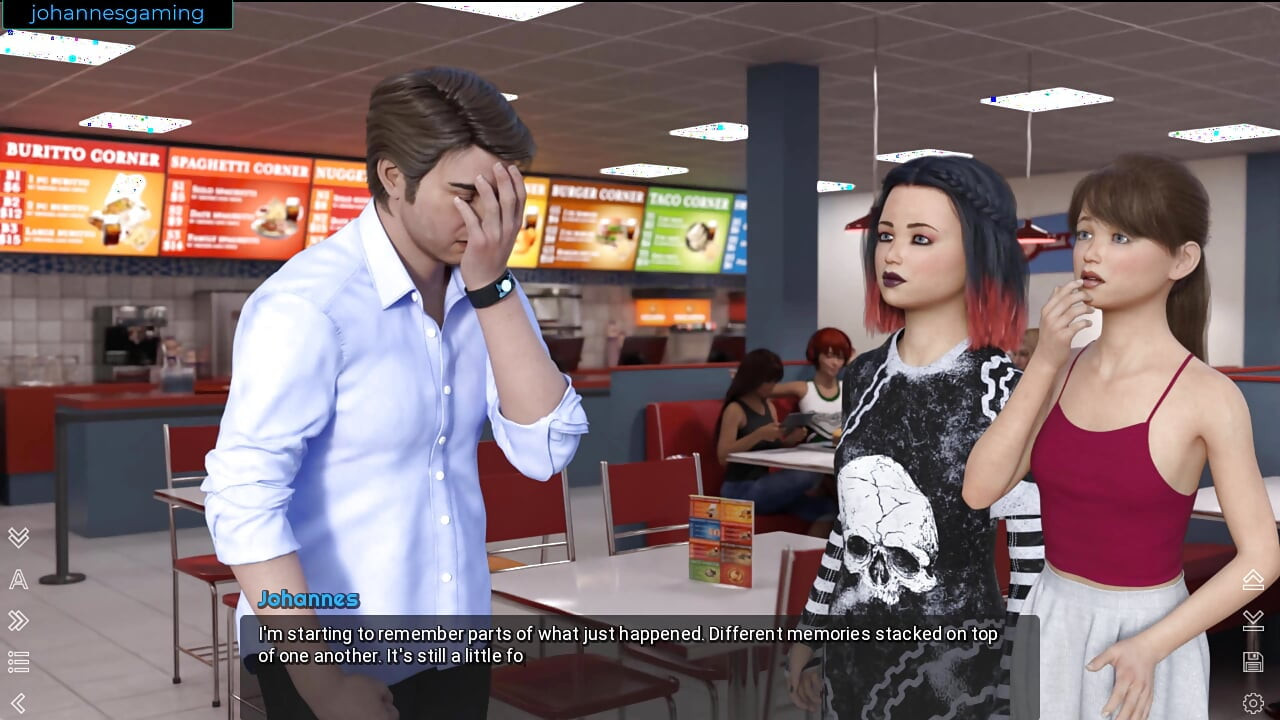1280x720 pixels.
Task: Skip dialogue with the double right-chevron icon
Action: point(18,621)
